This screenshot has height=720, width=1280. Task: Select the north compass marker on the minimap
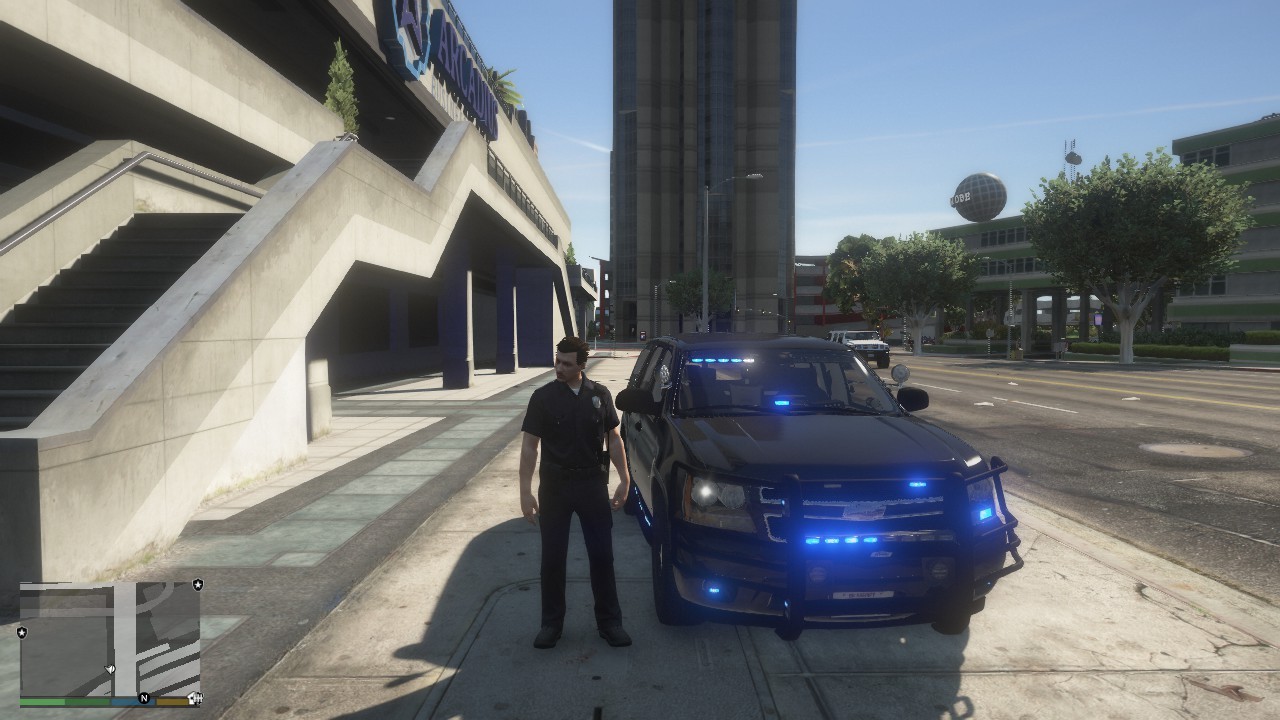(144, 697)
